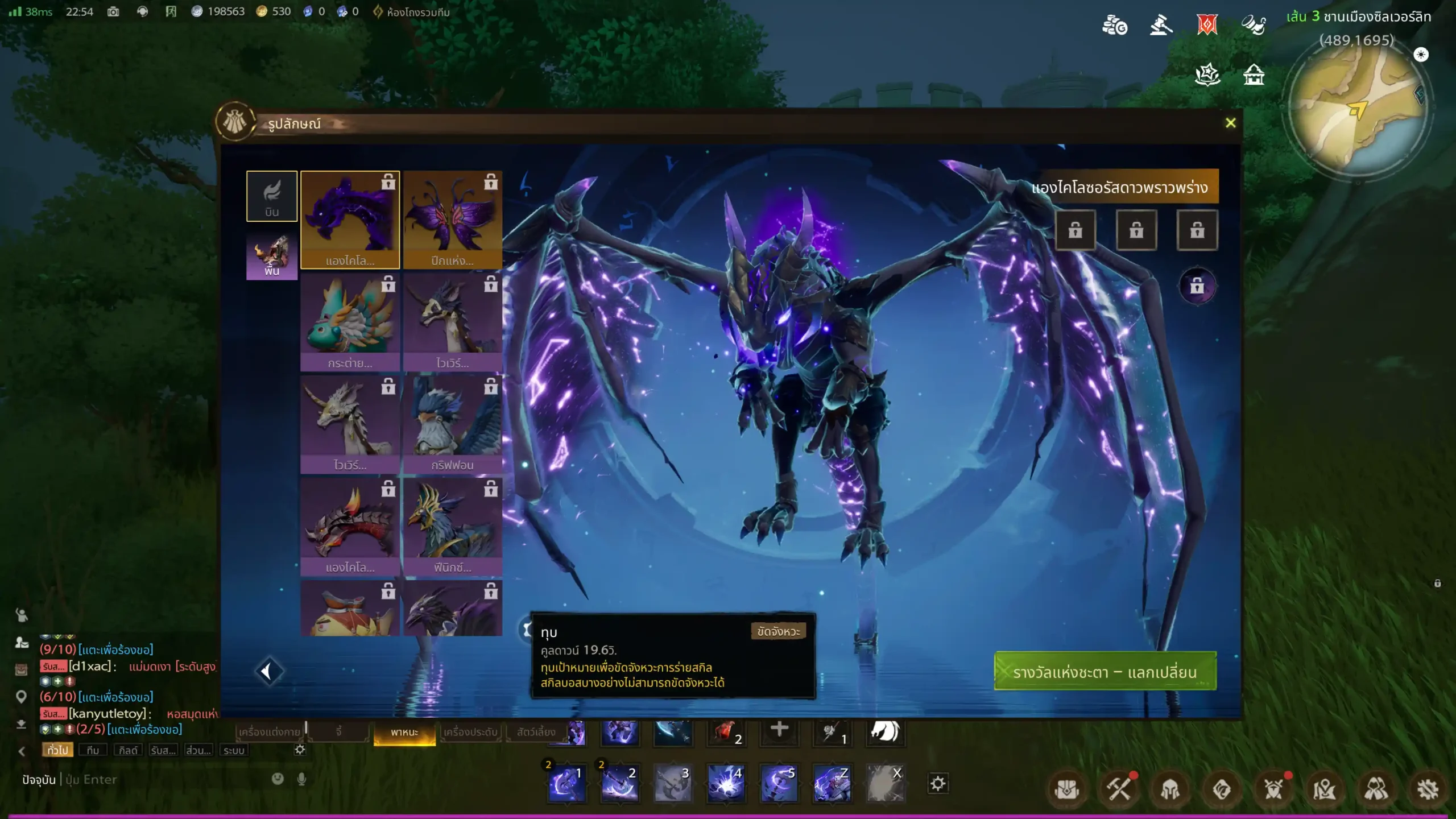Click the red banner event icon
Viewport: 1456px width, 819px height.
1207,26
